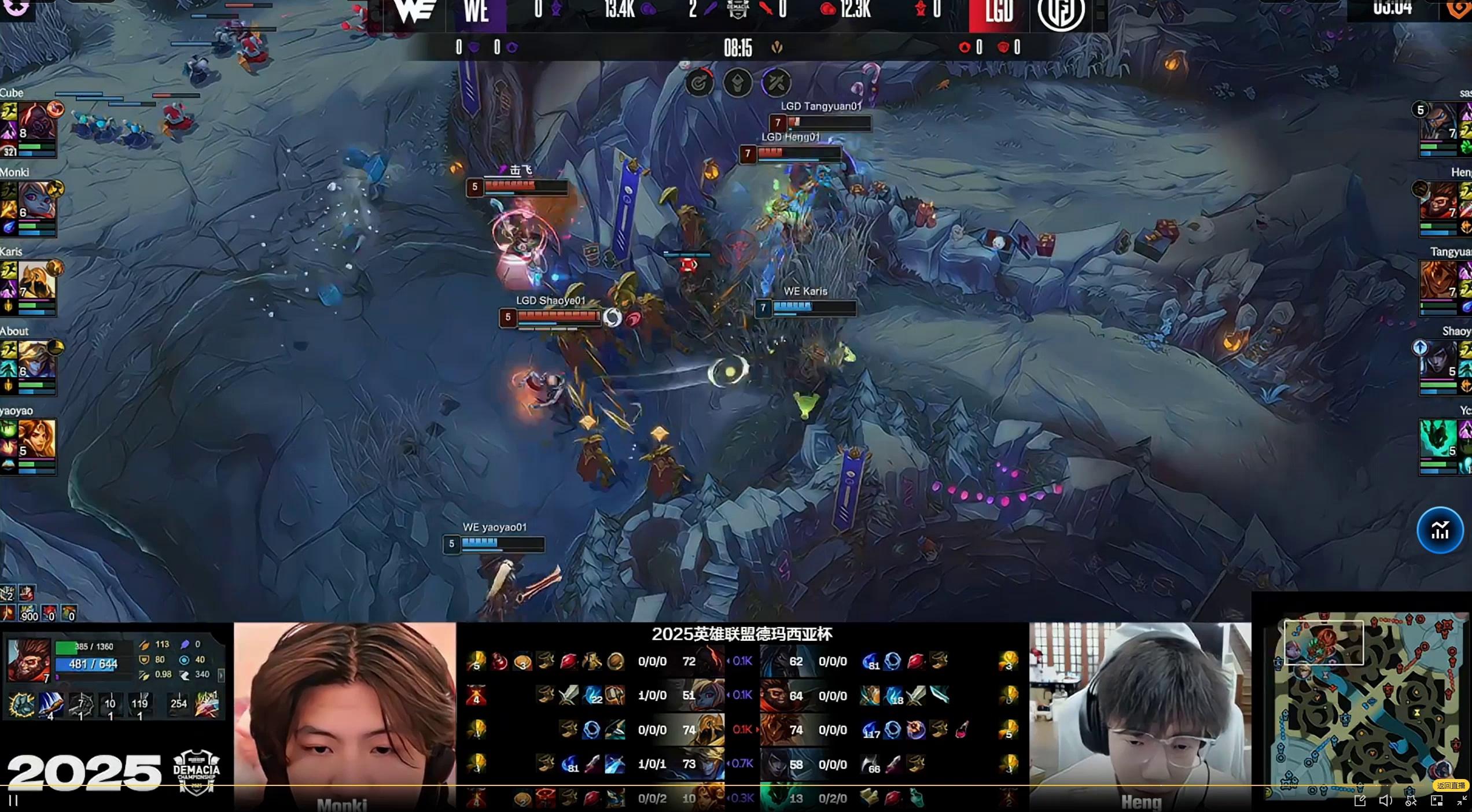Select Cube's champion portrait
1472x812 pixels.
[x=36, y=122]
